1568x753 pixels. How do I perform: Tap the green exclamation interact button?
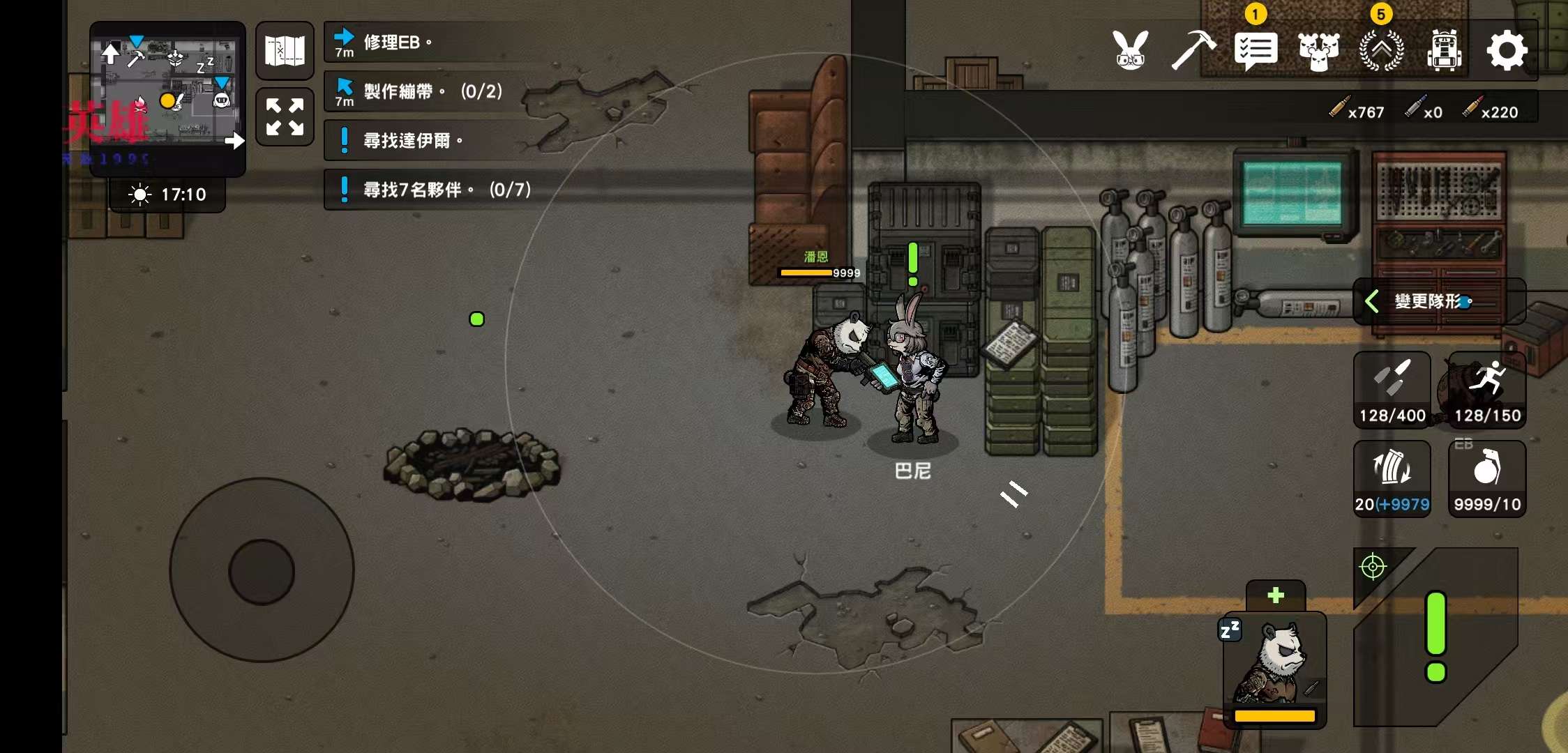(1435, 636)
